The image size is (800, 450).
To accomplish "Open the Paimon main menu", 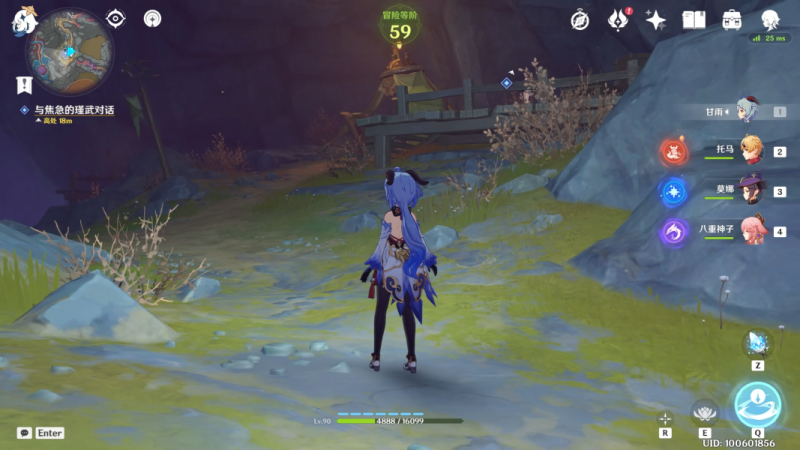I will pyautogui.click(x=25, y=22).
